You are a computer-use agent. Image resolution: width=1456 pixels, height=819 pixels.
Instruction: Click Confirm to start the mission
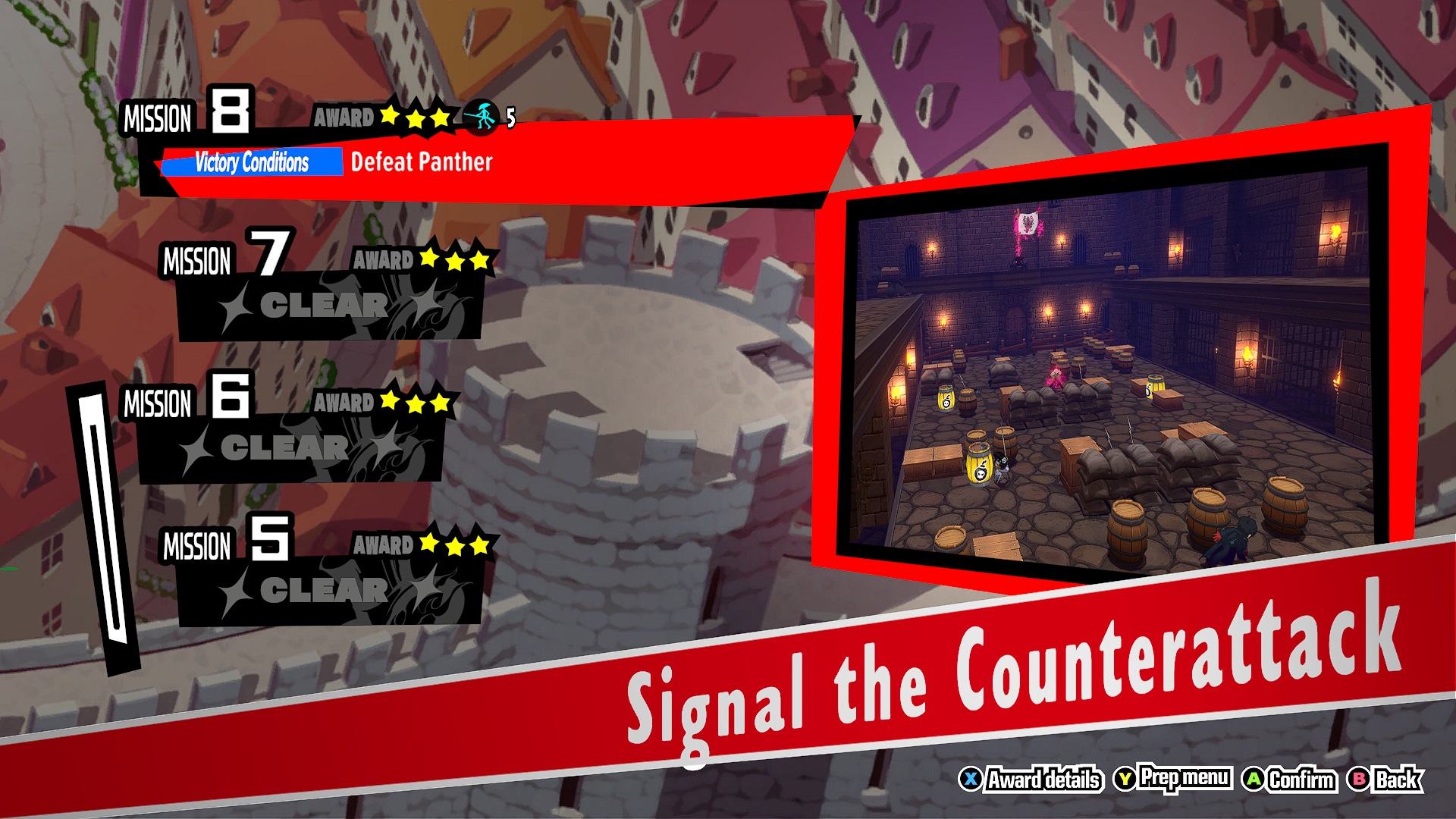pyautogui.click(x=1301, y=778)
